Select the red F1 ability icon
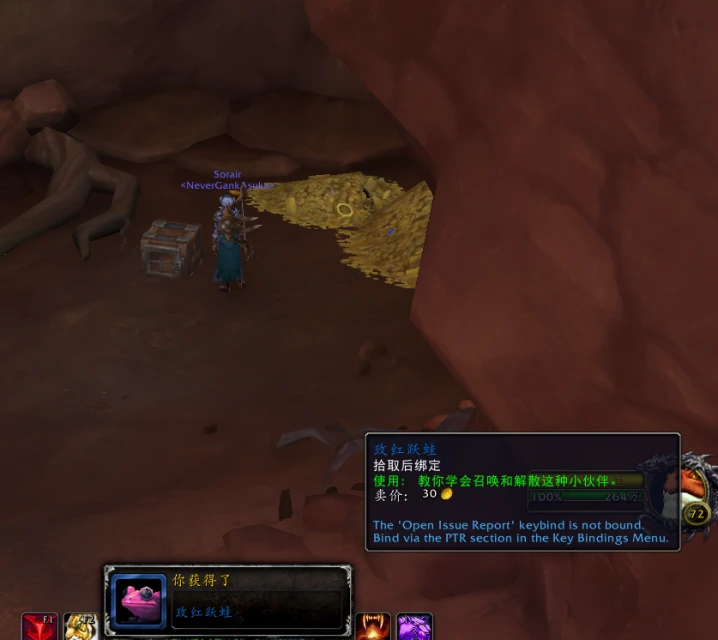Screen dimensions: 718x640 tap(40, 628)
